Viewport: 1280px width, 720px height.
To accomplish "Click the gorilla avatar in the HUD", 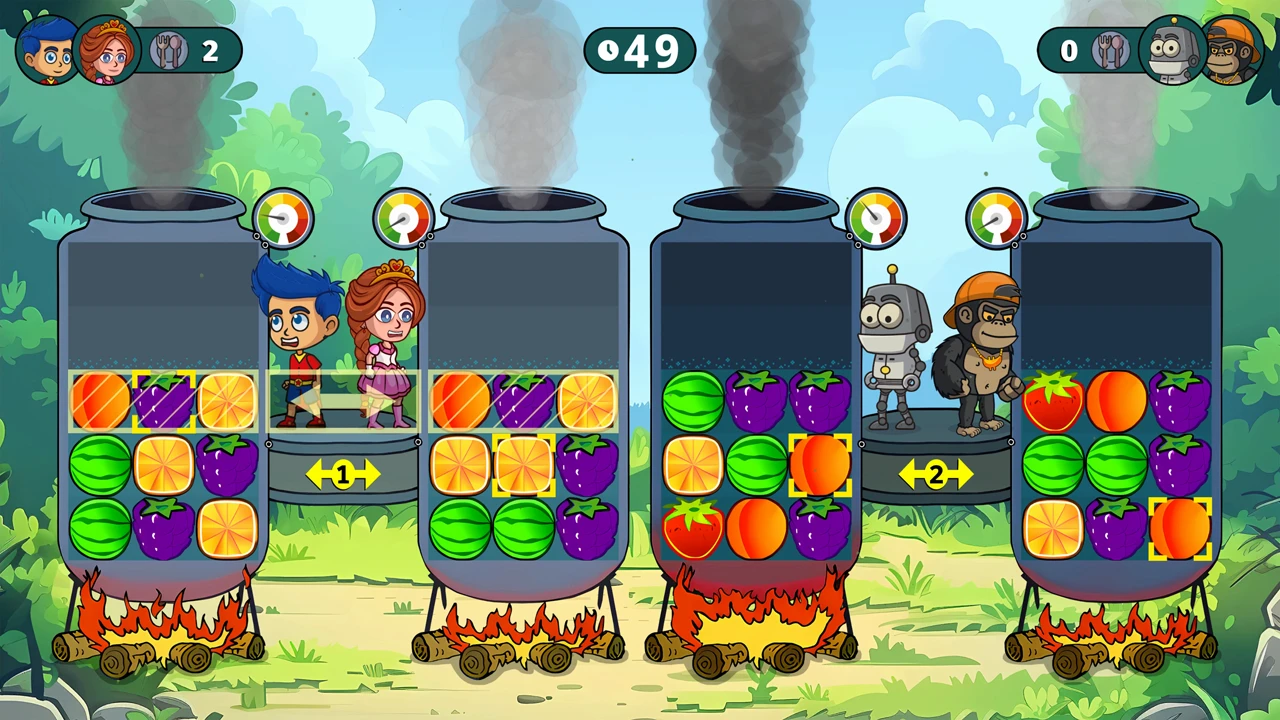I will coord(1232,50).
